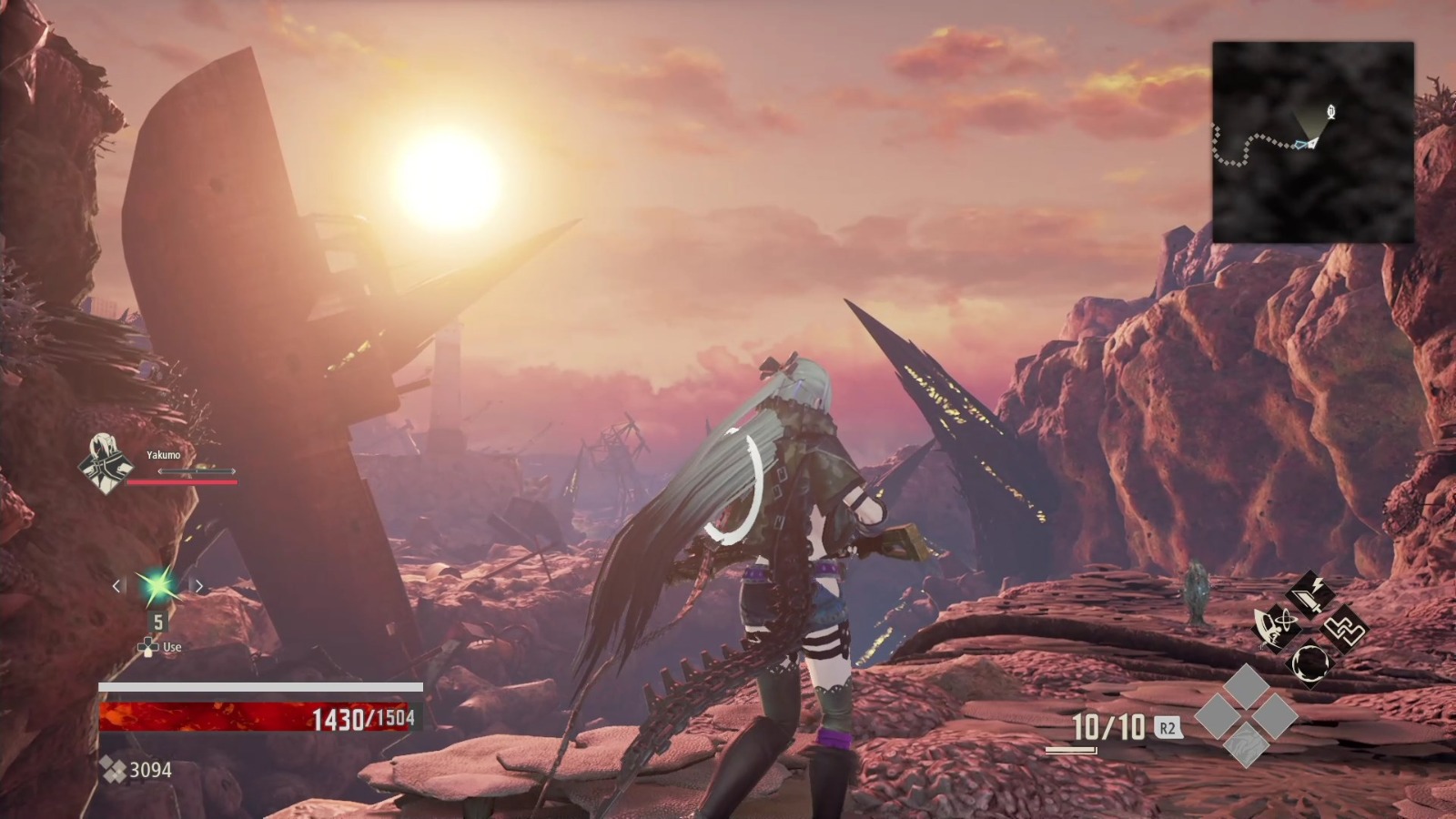Click the item quantity 5 badge

click(157, 622)
